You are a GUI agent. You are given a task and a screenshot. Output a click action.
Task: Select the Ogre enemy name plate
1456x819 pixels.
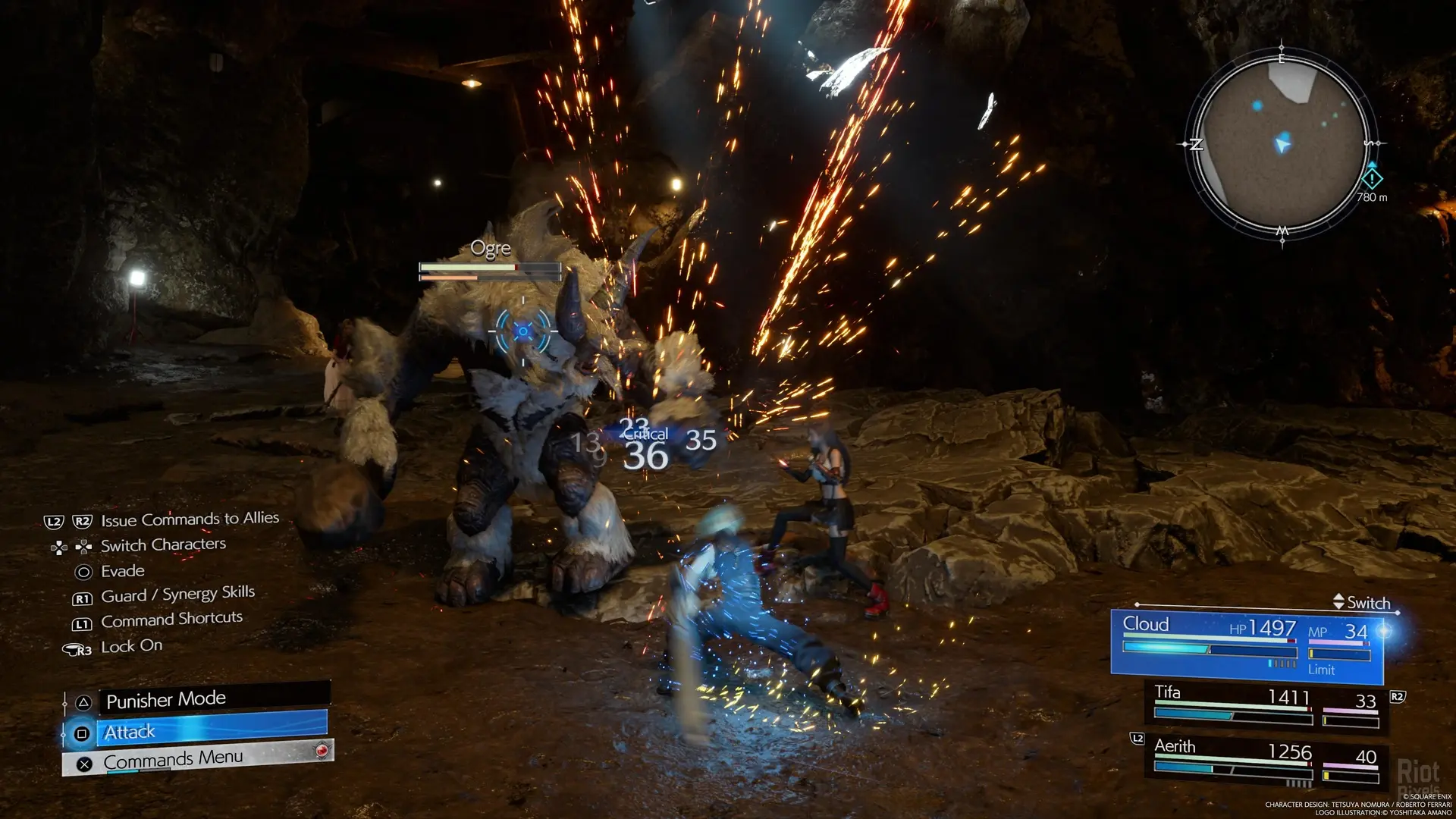[x=491, y=249]
